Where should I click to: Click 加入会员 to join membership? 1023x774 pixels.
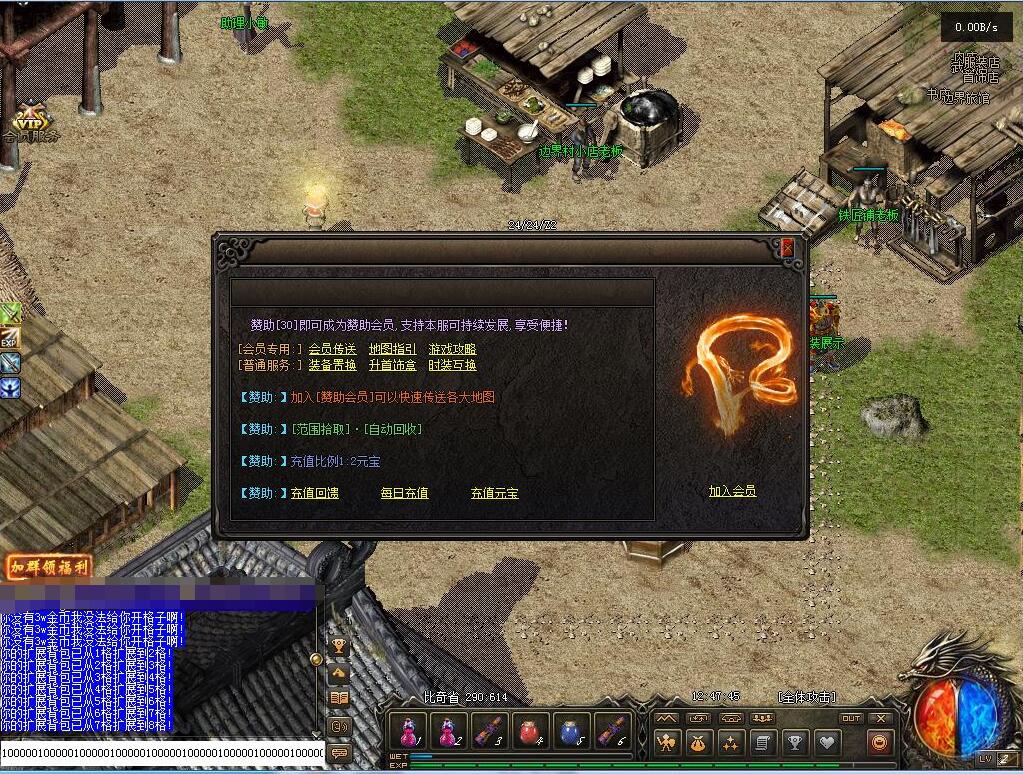(x=732, y=491)
